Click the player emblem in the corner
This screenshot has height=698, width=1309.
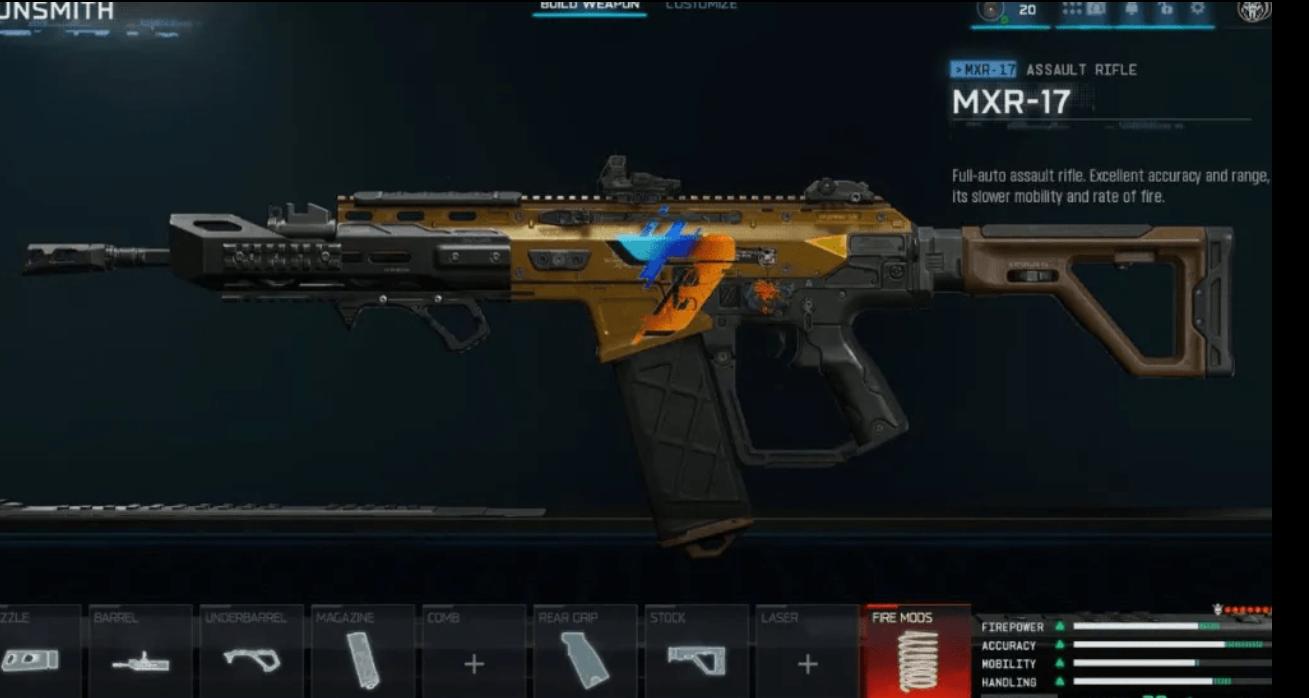pos(1254,11)
